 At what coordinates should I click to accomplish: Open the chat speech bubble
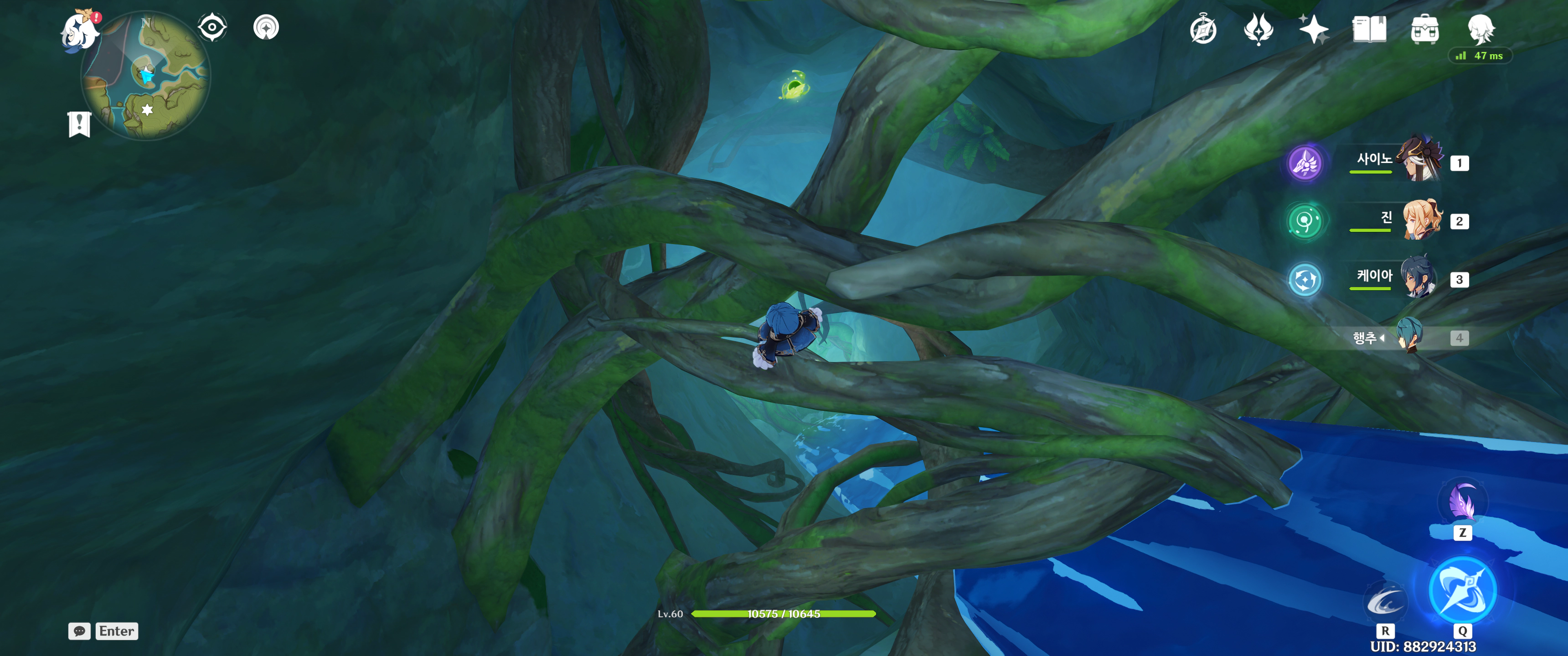pos(79,631)
